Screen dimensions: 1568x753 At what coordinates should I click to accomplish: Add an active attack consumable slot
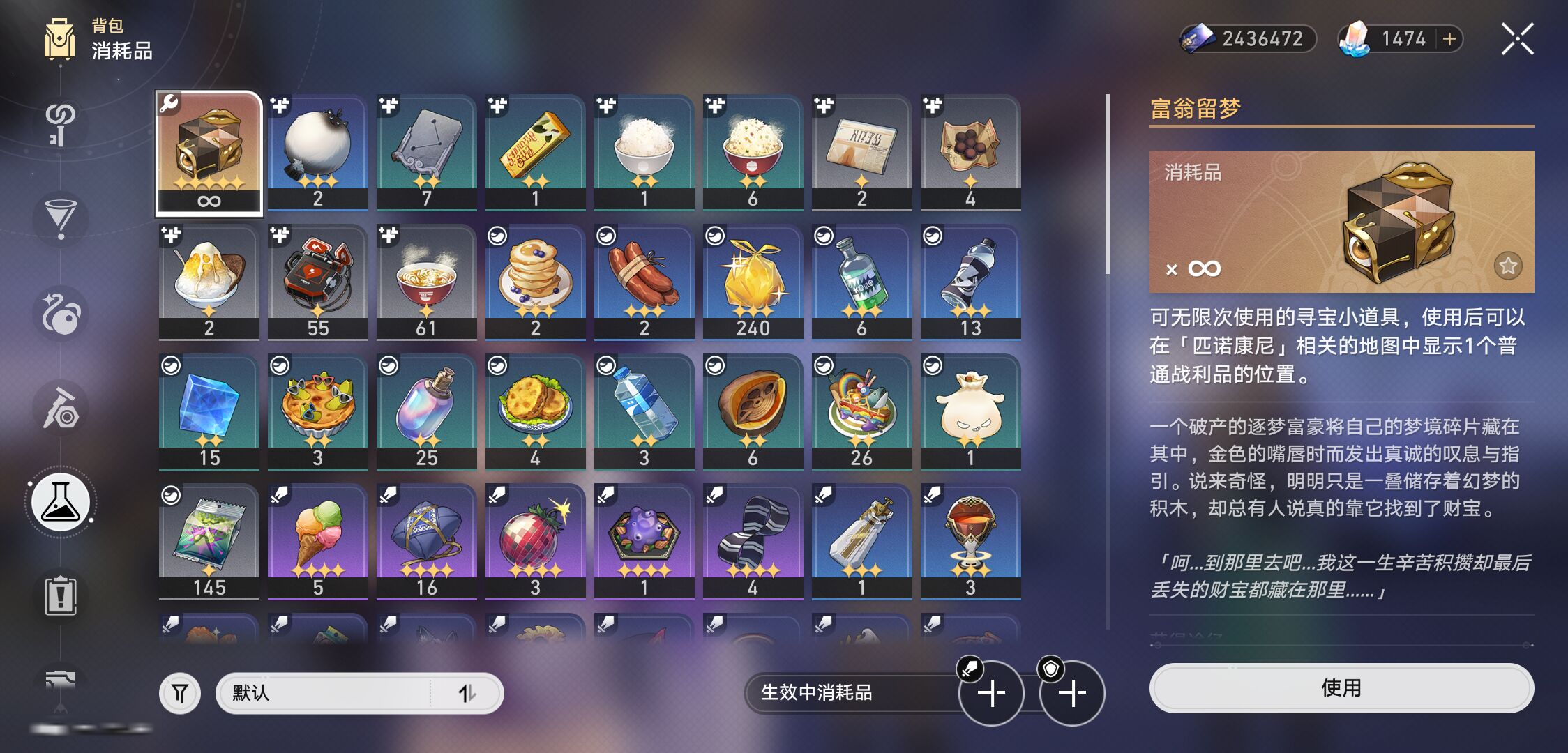point(991,693)
